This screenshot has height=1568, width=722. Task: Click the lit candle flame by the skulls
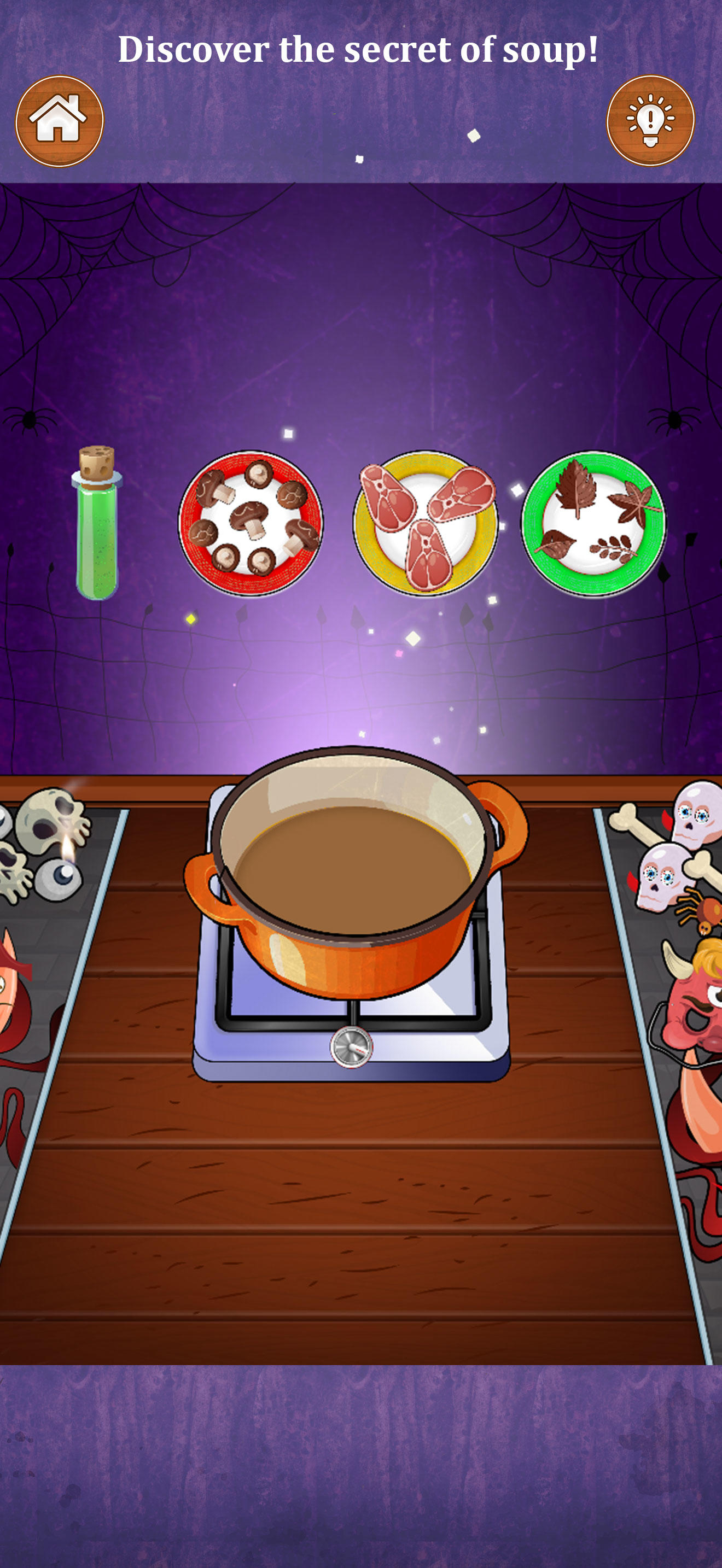coord(67,846)
